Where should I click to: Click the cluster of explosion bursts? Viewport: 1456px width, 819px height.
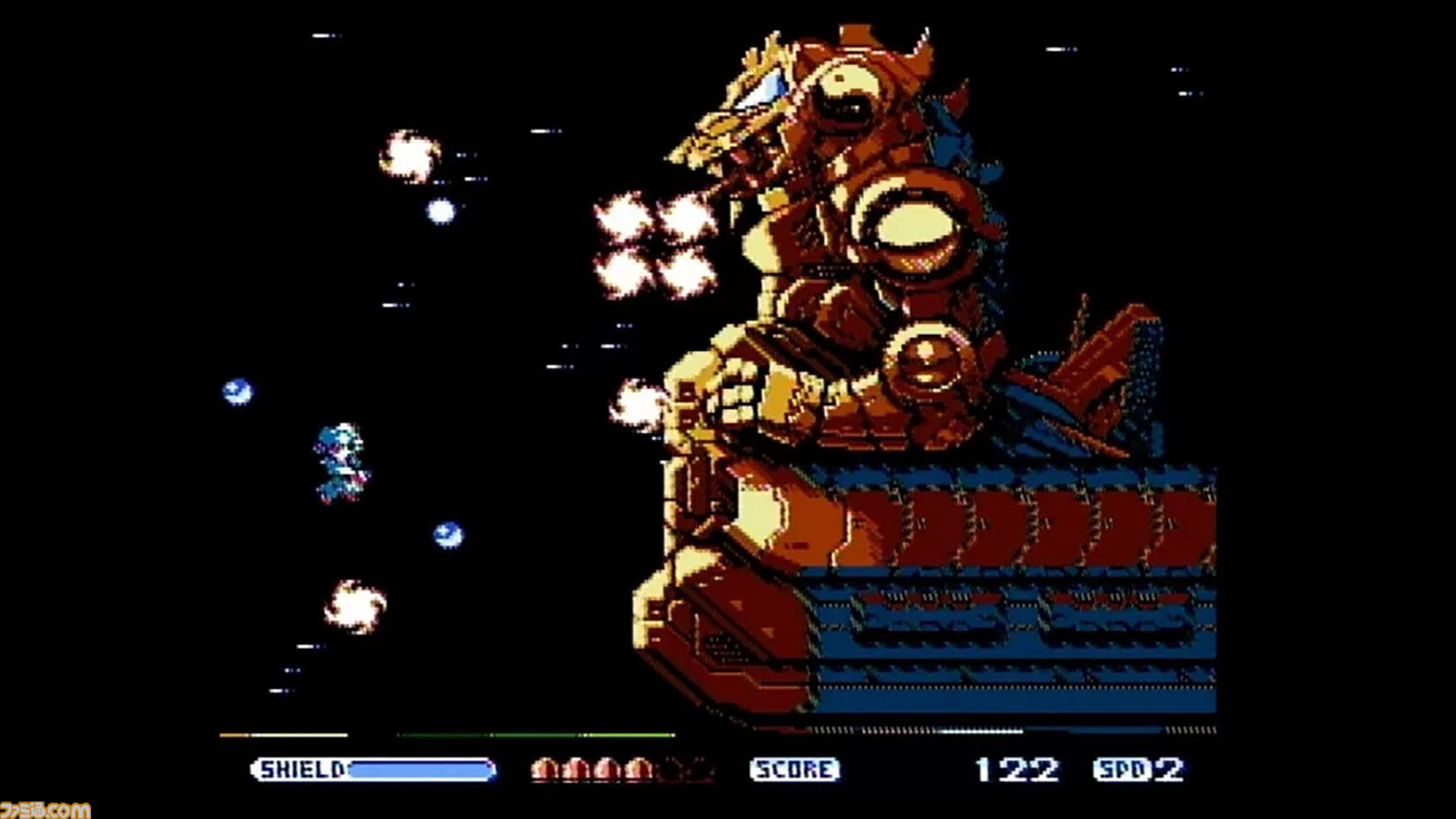656,243
